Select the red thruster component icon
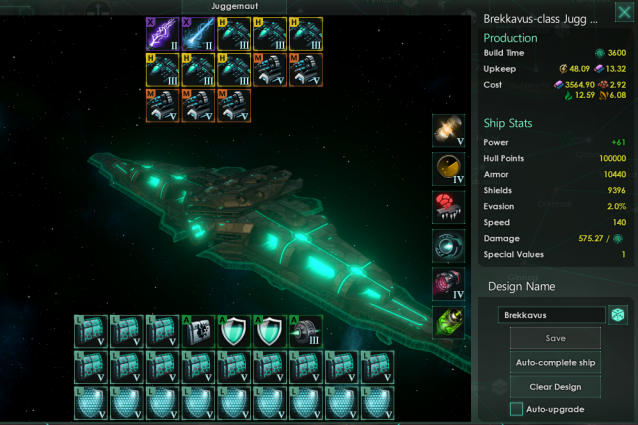Image resolution: width=638 pixels, height=425 pixels. coord(448,207)
